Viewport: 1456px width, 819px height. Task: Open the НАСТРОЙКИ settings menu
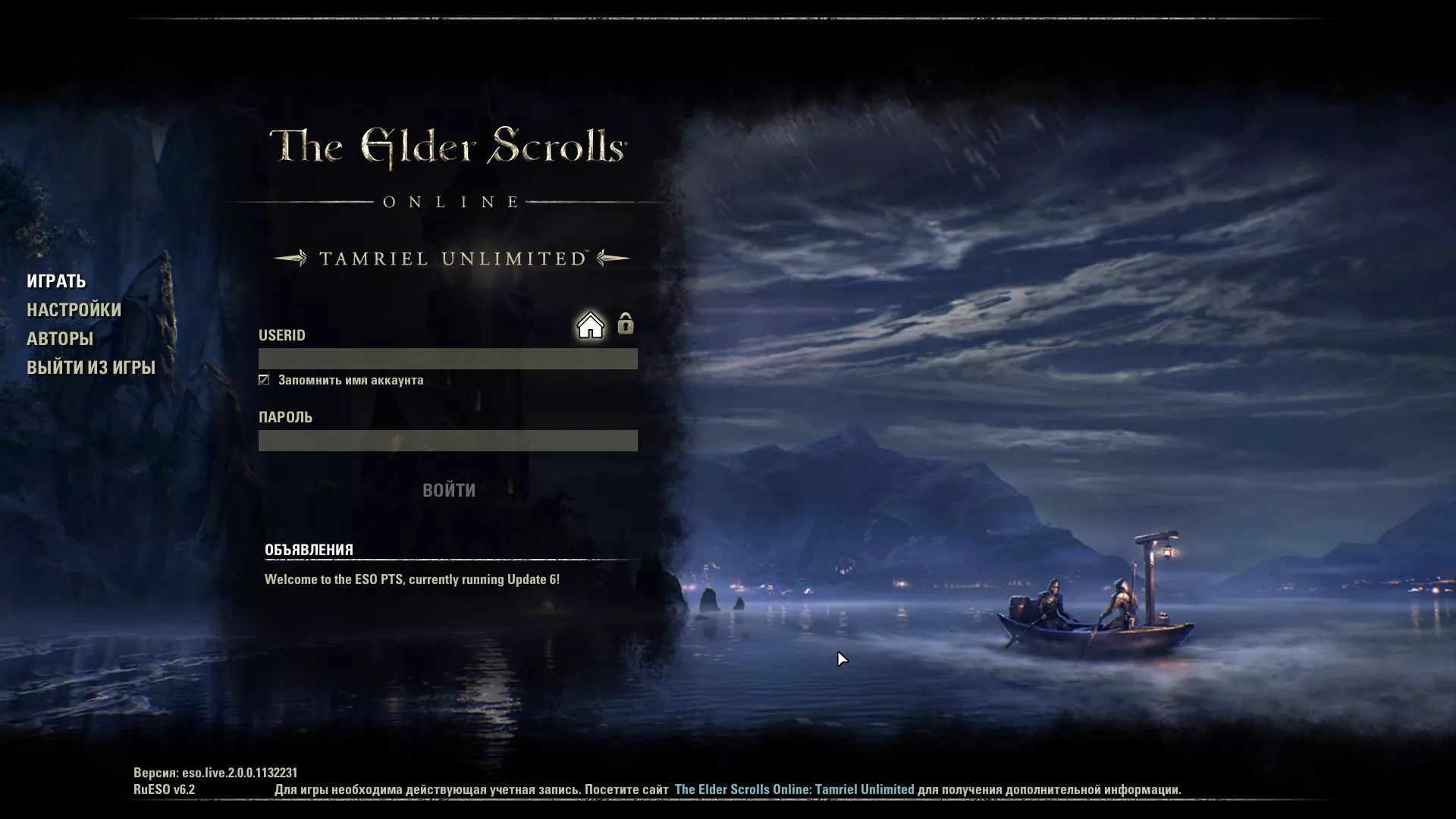coord(74,310)
